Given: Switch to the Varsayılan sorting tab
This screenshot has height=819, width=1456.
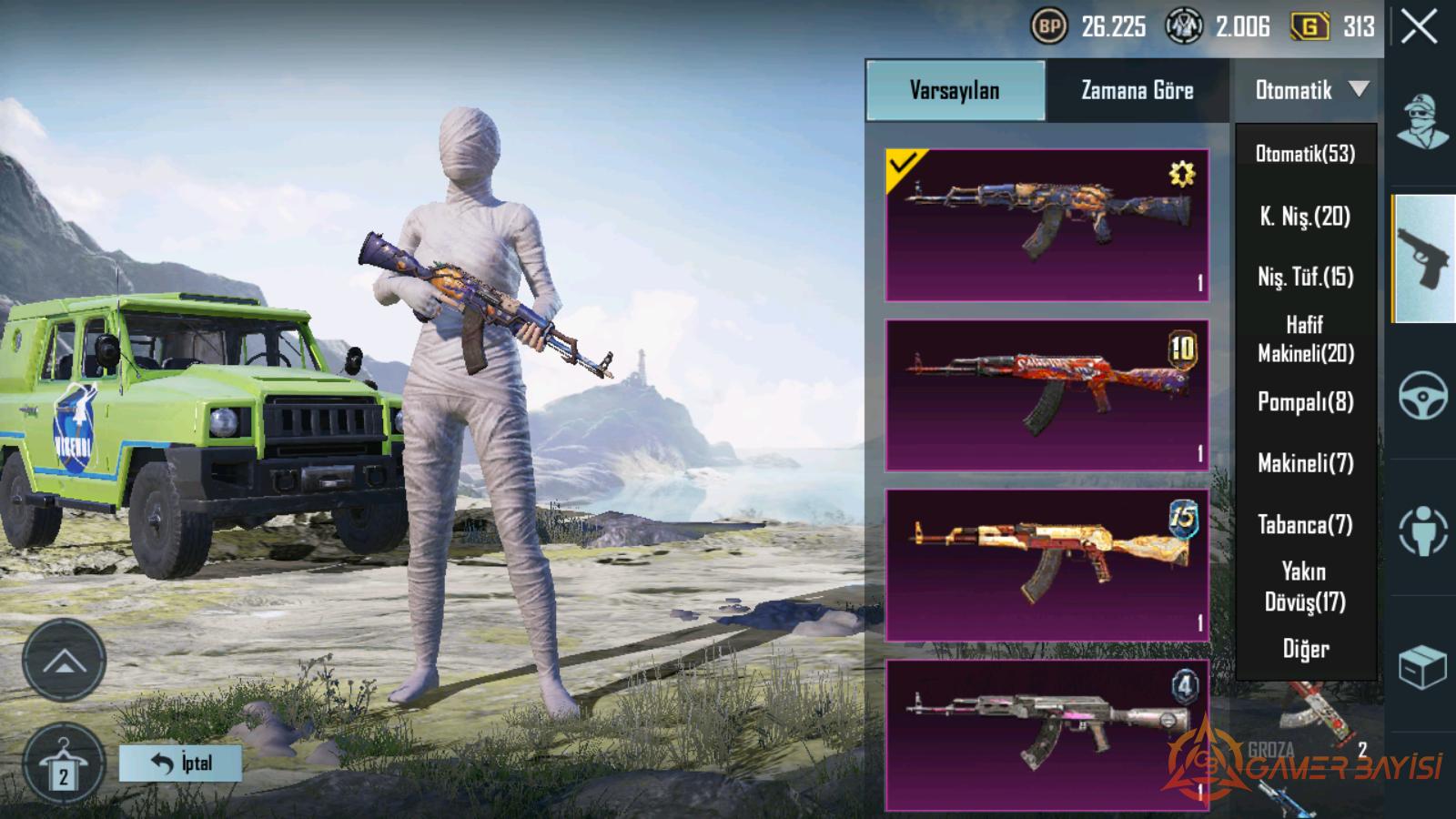Looking at the screenshot, I should [x=955, y=90].
